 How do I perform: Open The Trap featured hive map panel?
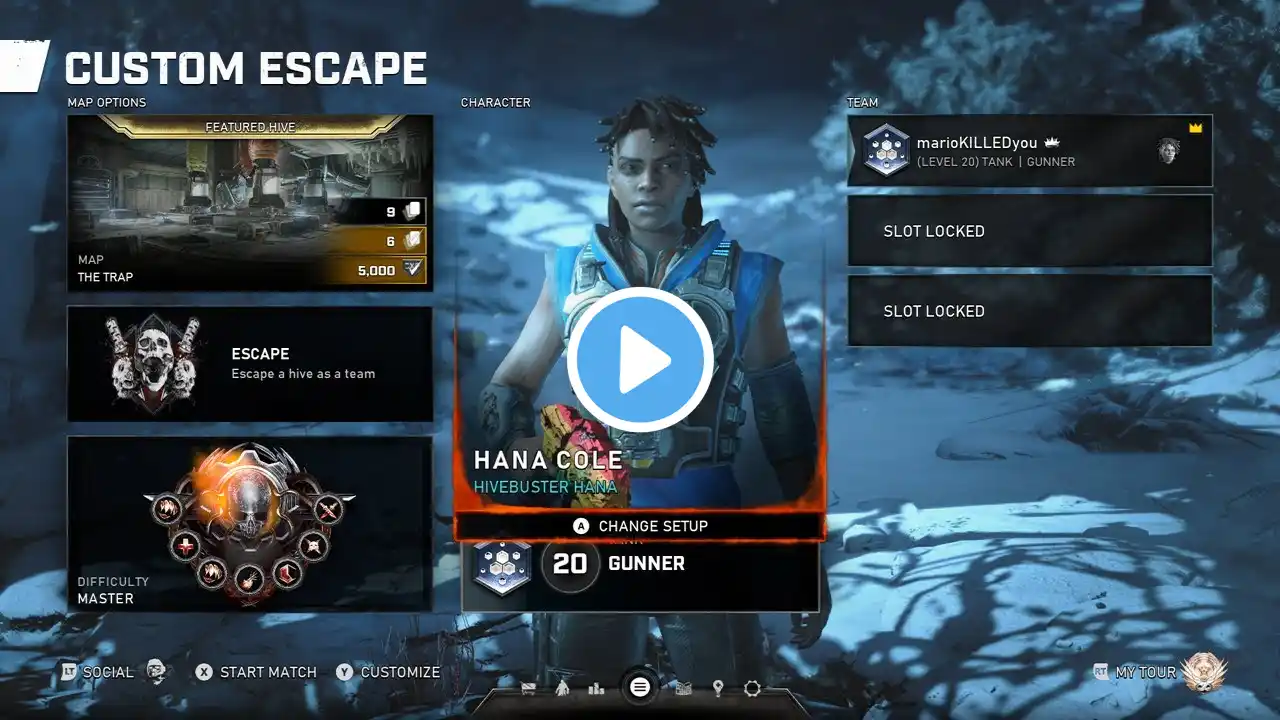point(250,203)
